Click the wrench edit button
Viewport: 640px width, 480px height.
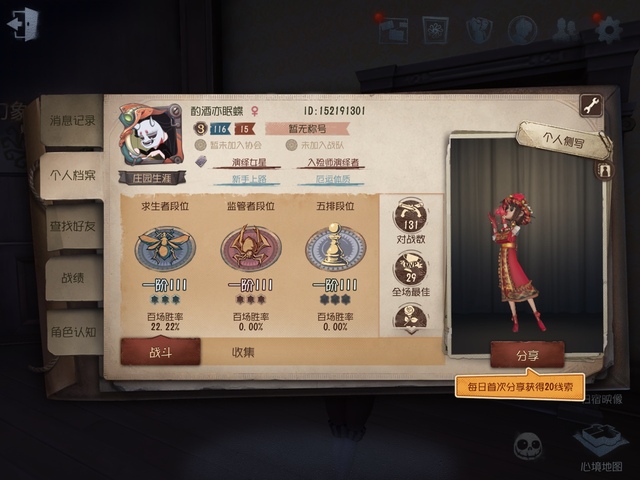click(x=591, y=106)
